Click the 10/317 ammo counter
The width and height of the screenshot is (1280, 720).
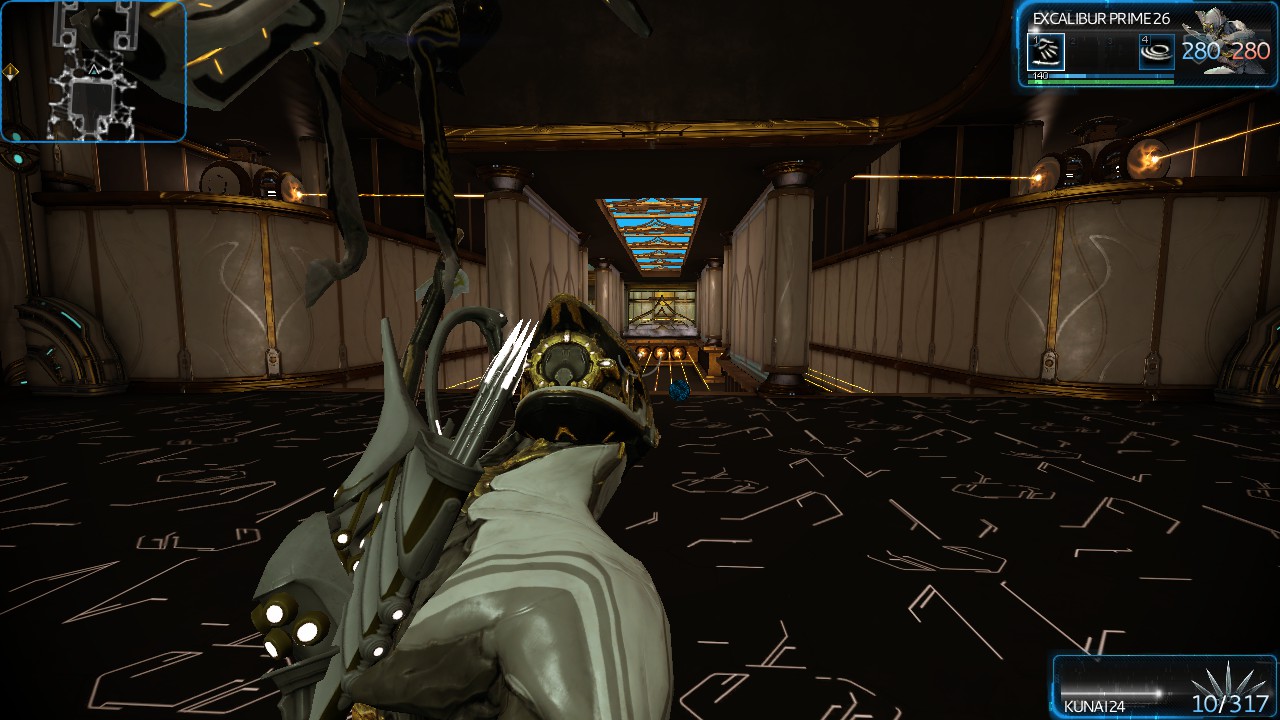[x=1230, y=706]
